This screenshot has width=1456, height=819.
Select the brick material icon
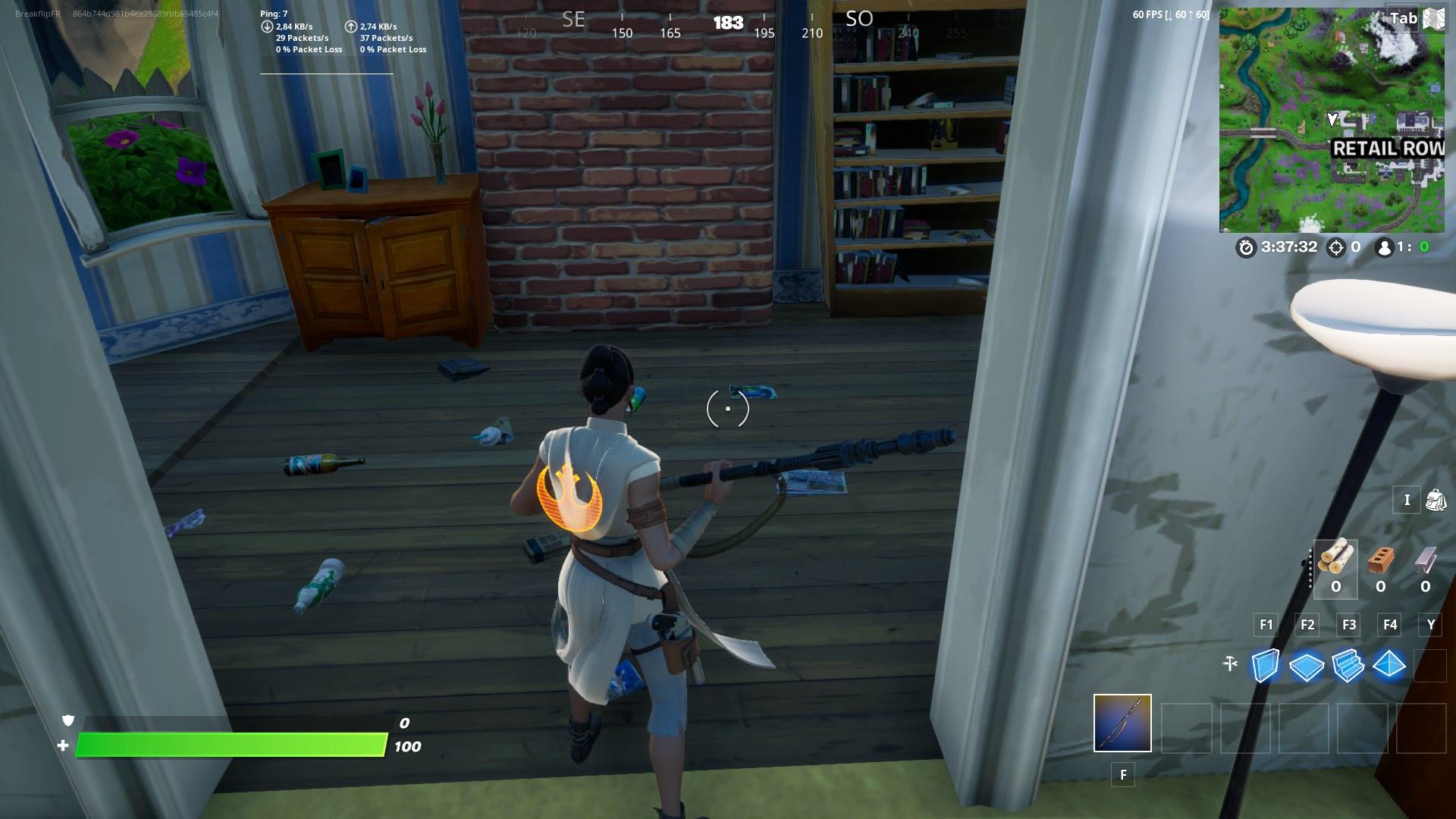[x=1382, y=561]
